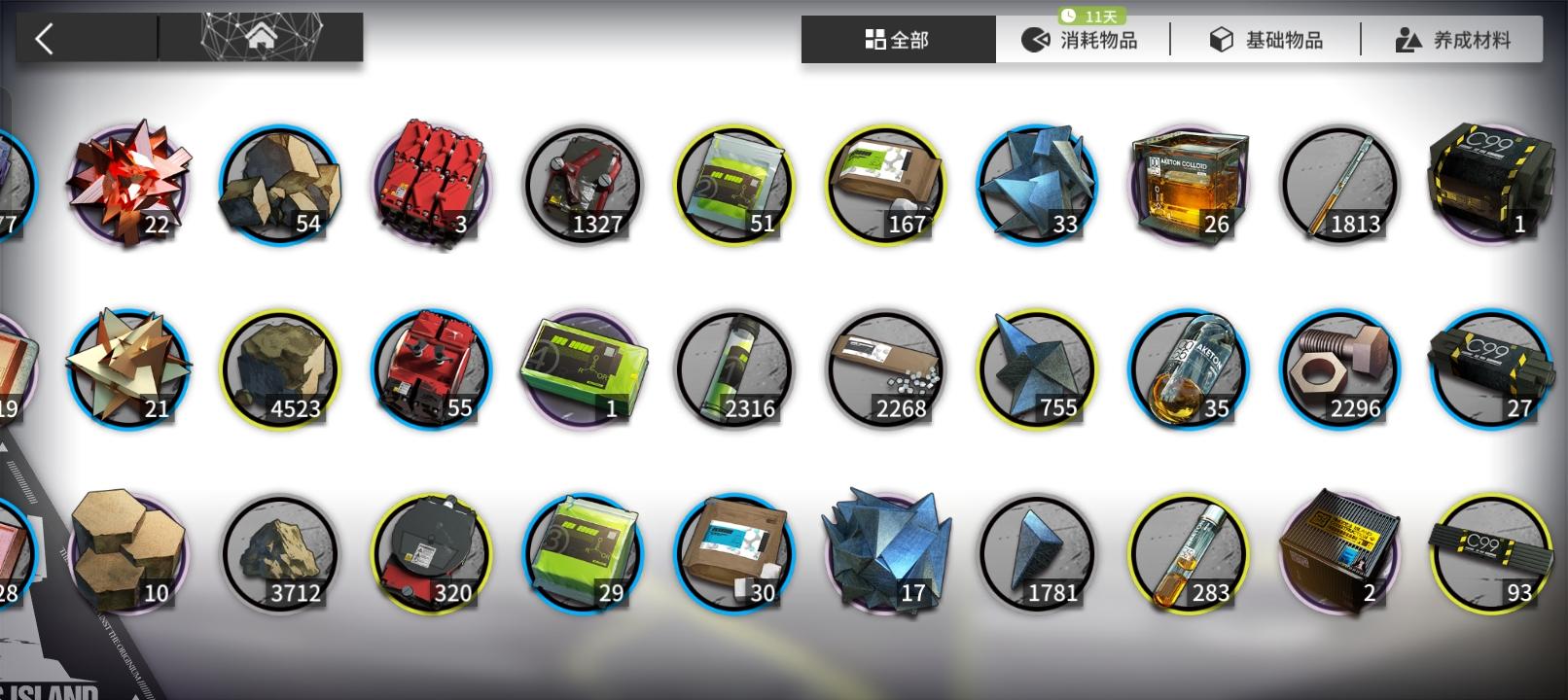Click the home icon button
This screenshot has width=1568, height=700.
pyautogui.click(x=261, y=36)
